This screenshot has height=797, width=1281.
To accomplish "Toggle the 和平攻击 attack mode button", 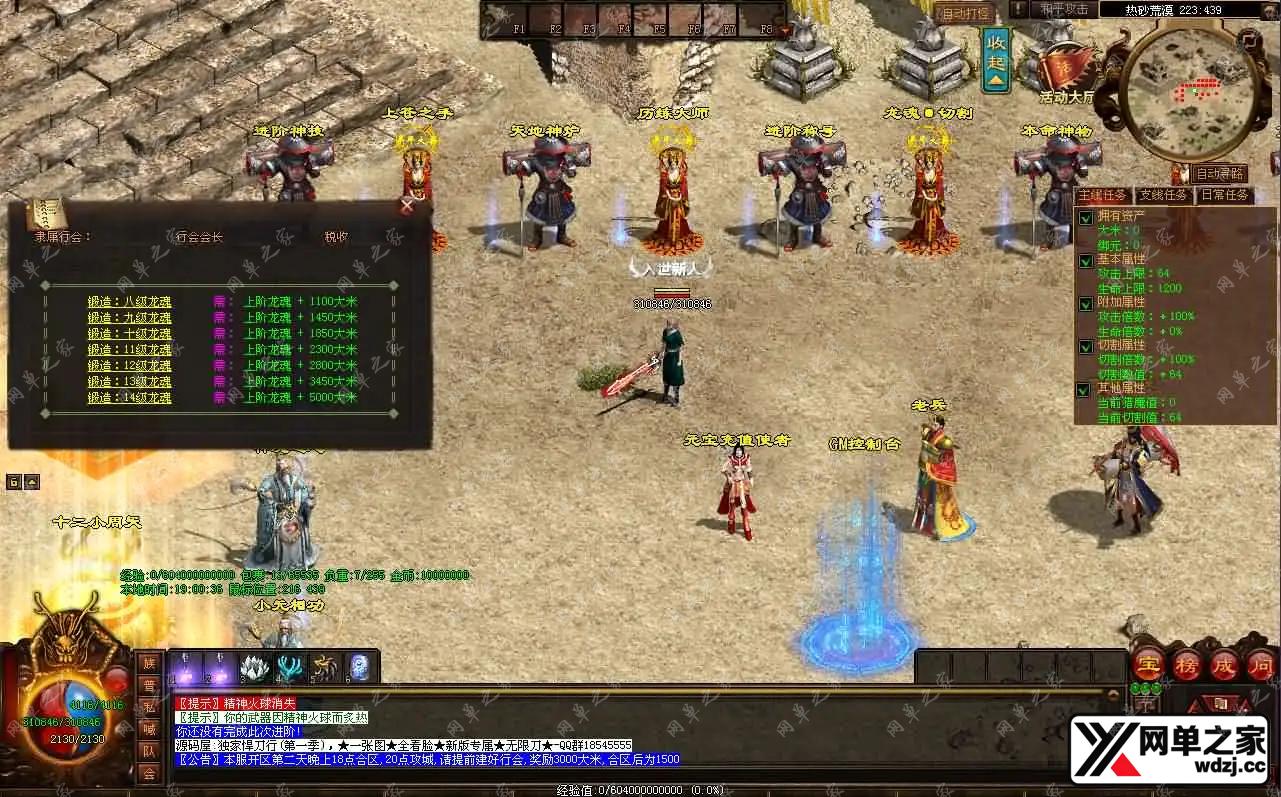I will pyautogui.click(x=1064, y=9).
